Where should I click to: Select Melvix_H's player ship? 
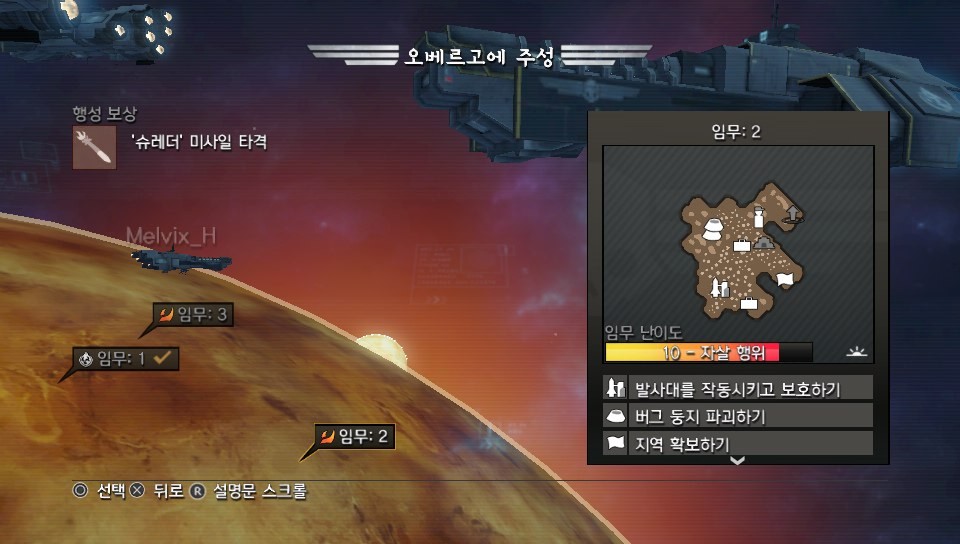181,260
